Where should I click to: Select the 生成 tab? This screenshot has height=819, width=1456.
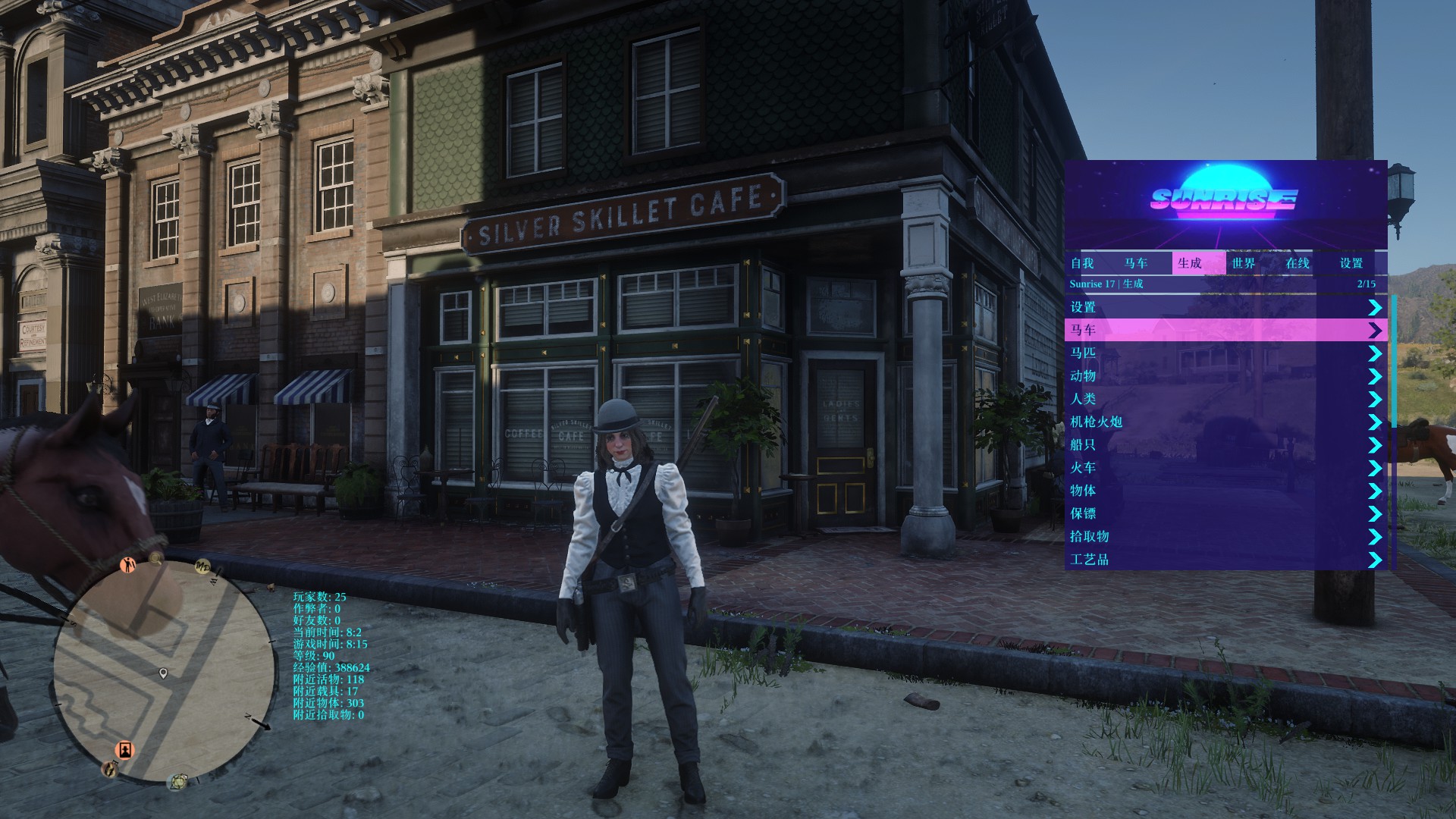[x=1190, y=263]
